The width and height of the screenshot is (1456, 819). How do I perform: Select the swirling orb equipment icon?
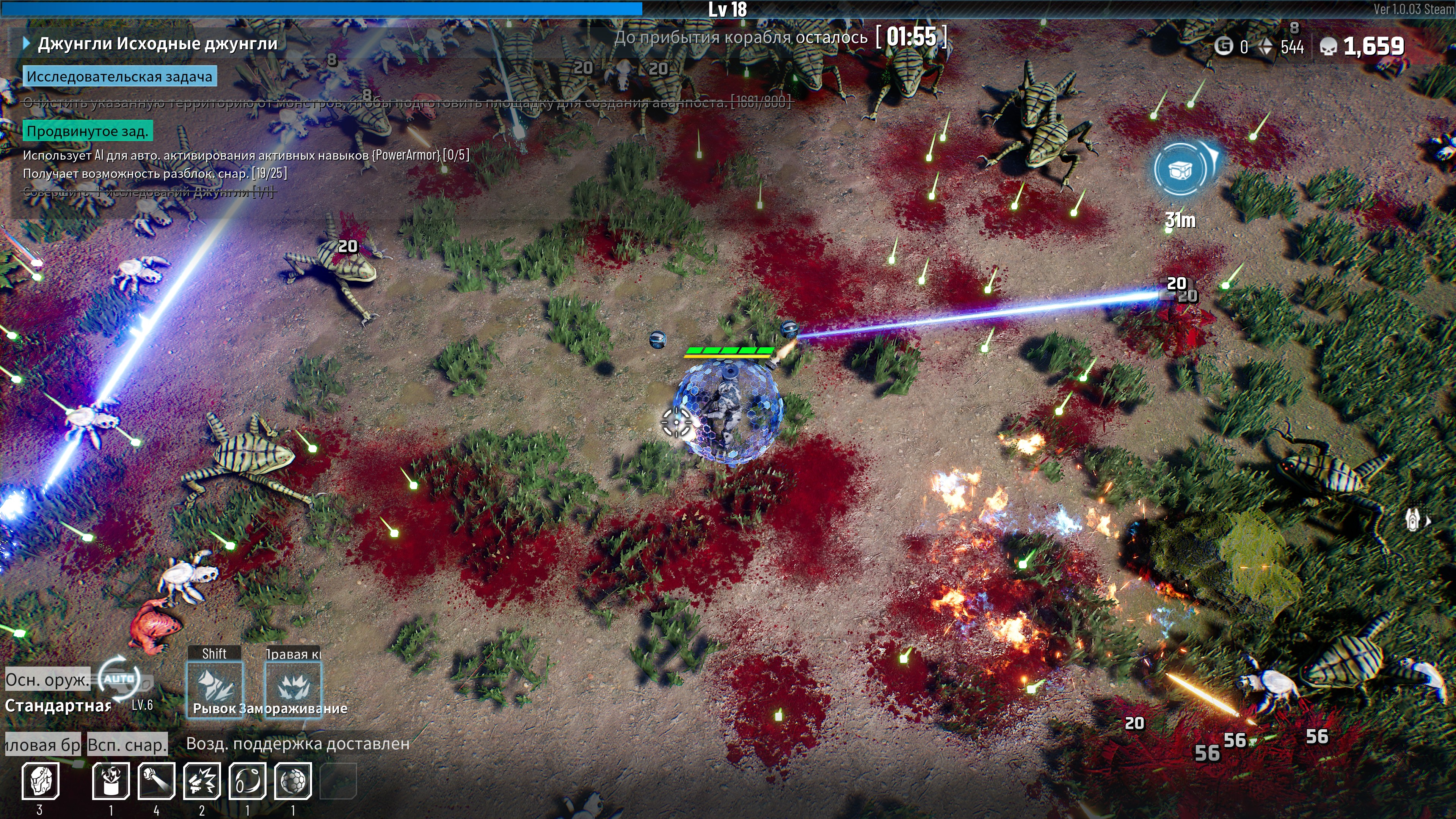(248, 781)
